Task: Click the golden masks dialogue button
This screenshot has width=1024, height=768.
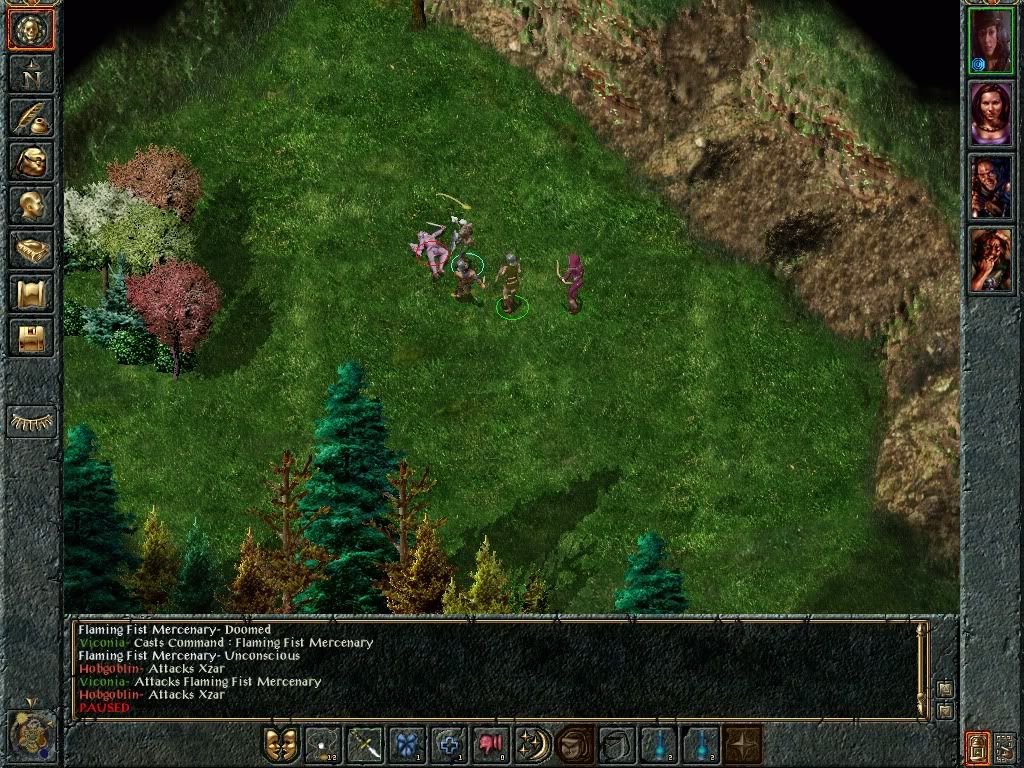Action: point(281,745)
